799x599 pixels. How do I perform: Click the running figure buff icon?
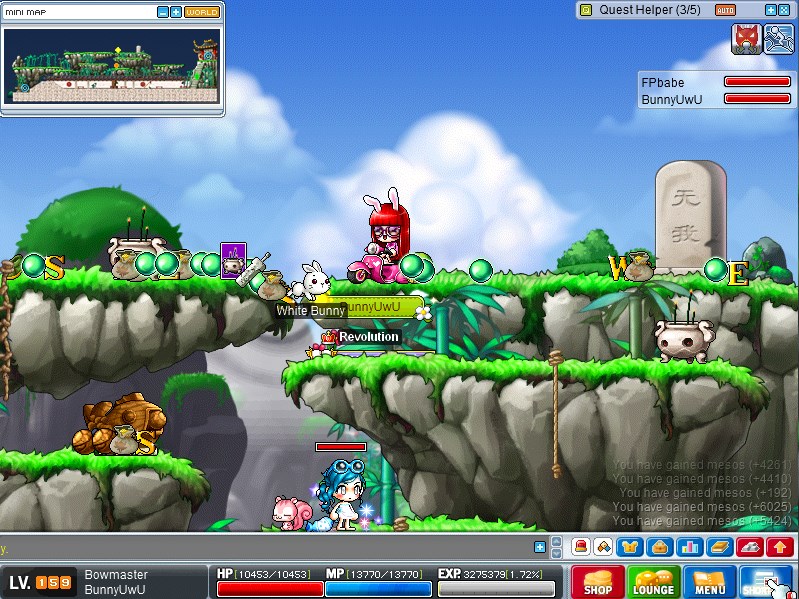pos(779,38)
